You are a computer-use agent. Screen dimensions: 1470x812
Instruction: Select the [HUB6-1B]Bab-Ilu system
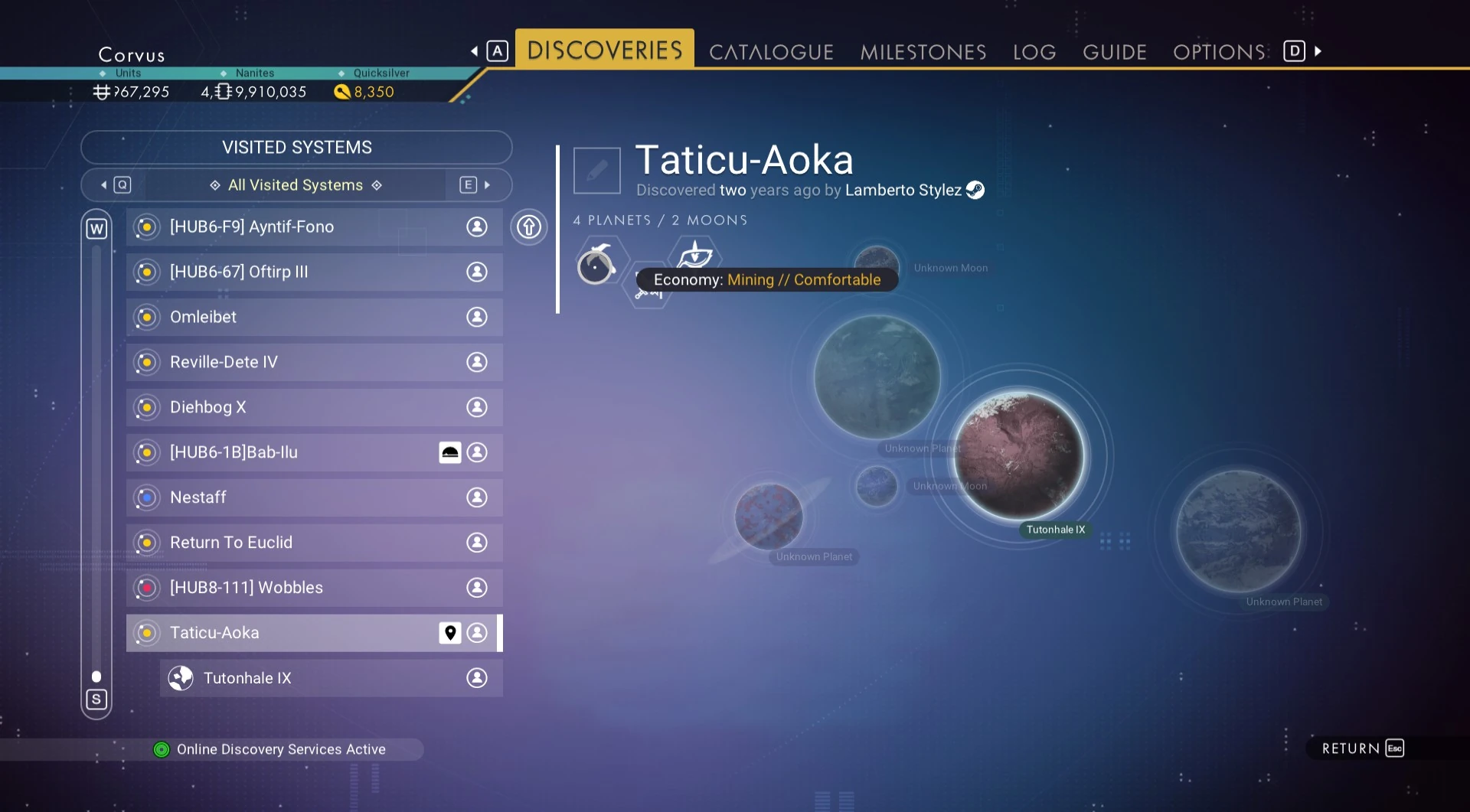pyautogui.click(x=314, y=452)
